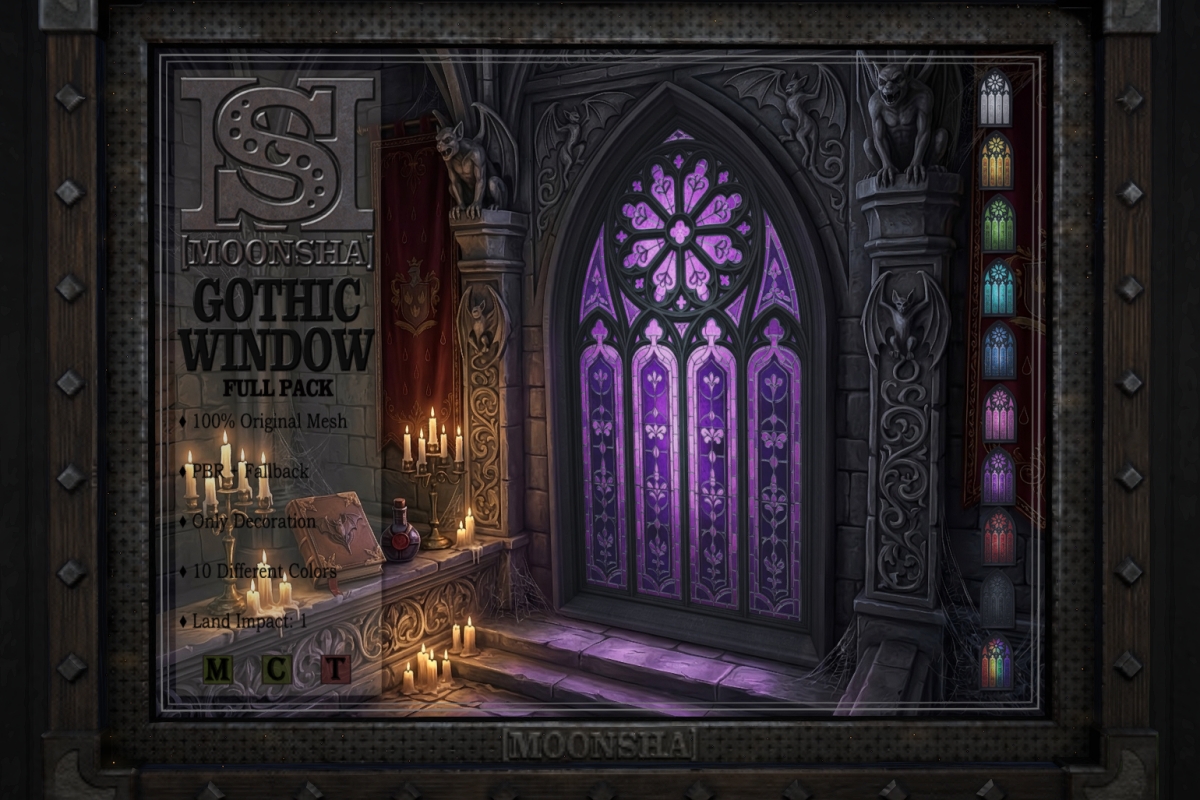Choose the blue stained glass variant

point(998,351)
